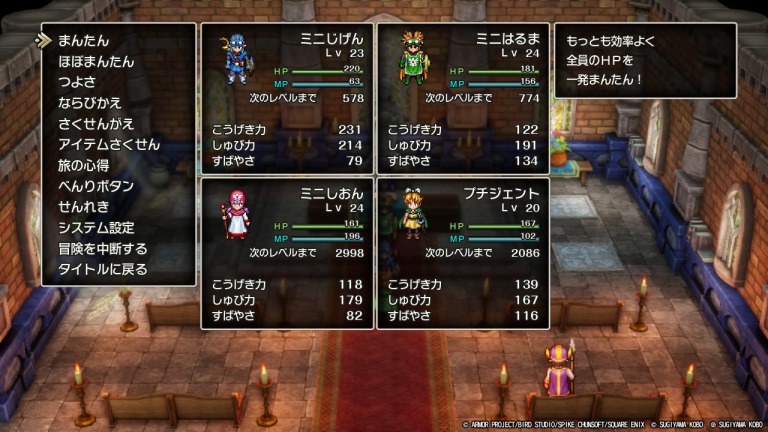This screenshot has height=432, width=768.
Task: Select party member ミニじげん panel
Action: point(286,98)
